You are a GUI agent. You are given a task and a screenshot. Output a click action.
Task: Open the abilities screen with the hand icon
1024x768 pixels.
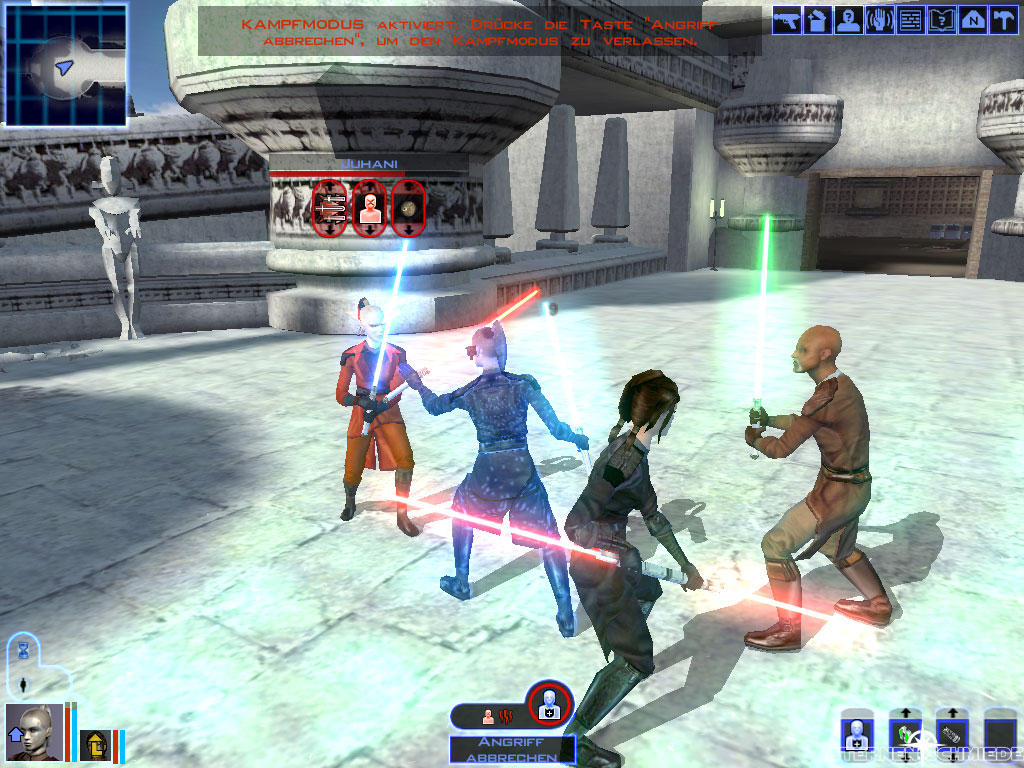pyautogui.click(x=879, y=20)
